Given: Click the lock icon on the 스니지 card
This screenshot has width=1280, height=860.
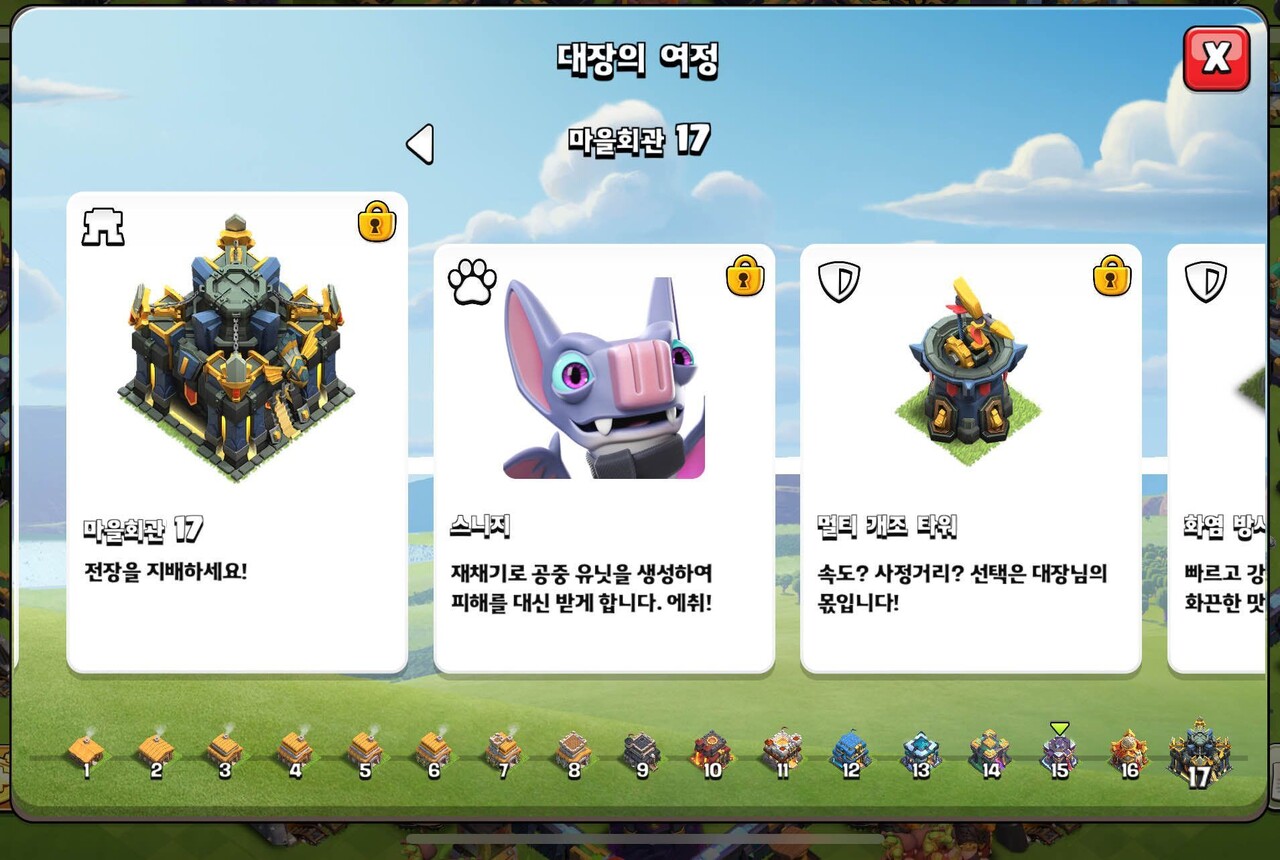Looking at the screenshot, I should point(744,279).
